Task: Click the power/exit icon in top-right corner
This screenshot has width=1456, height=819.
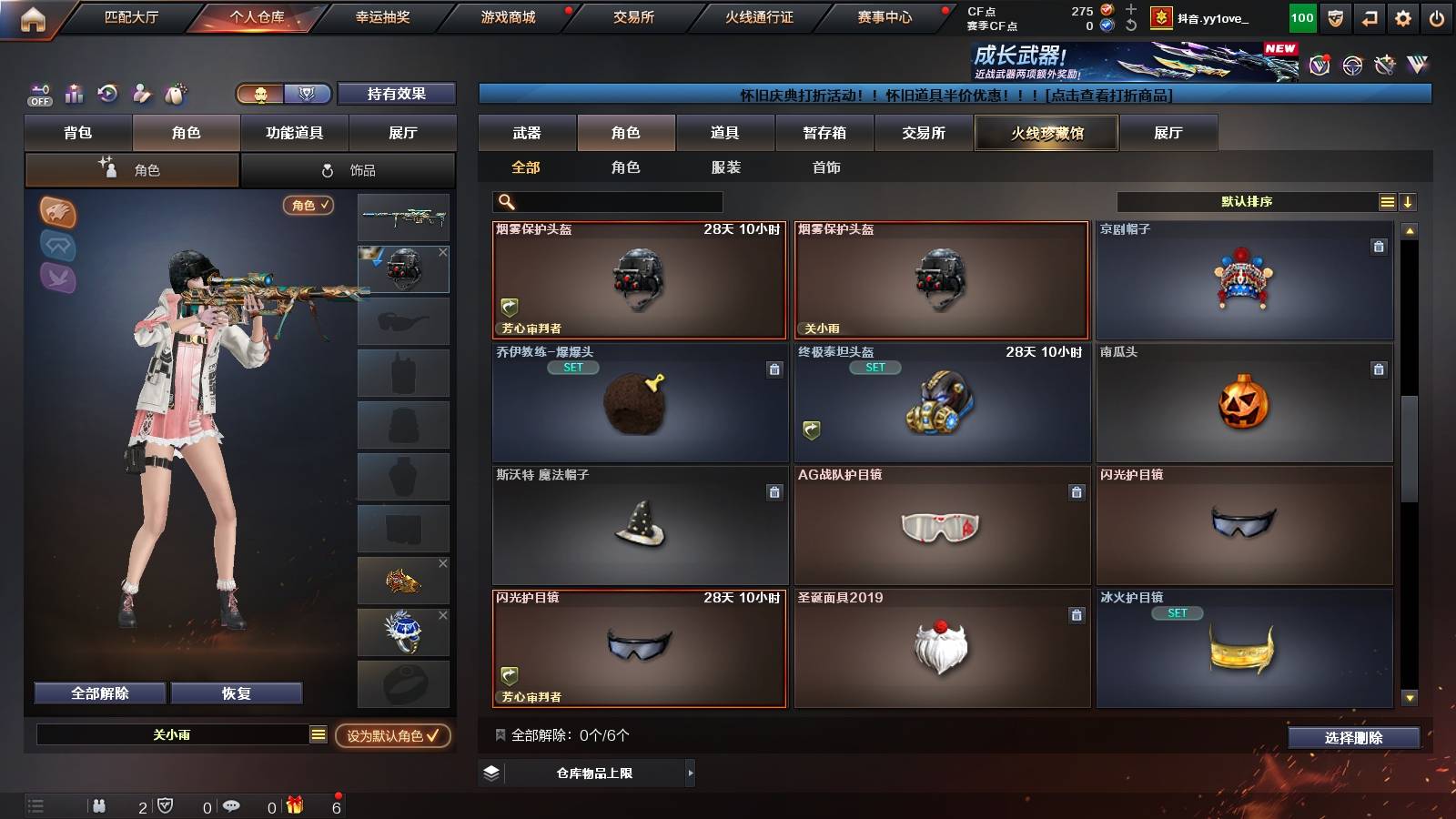Action: (1440, 16)
